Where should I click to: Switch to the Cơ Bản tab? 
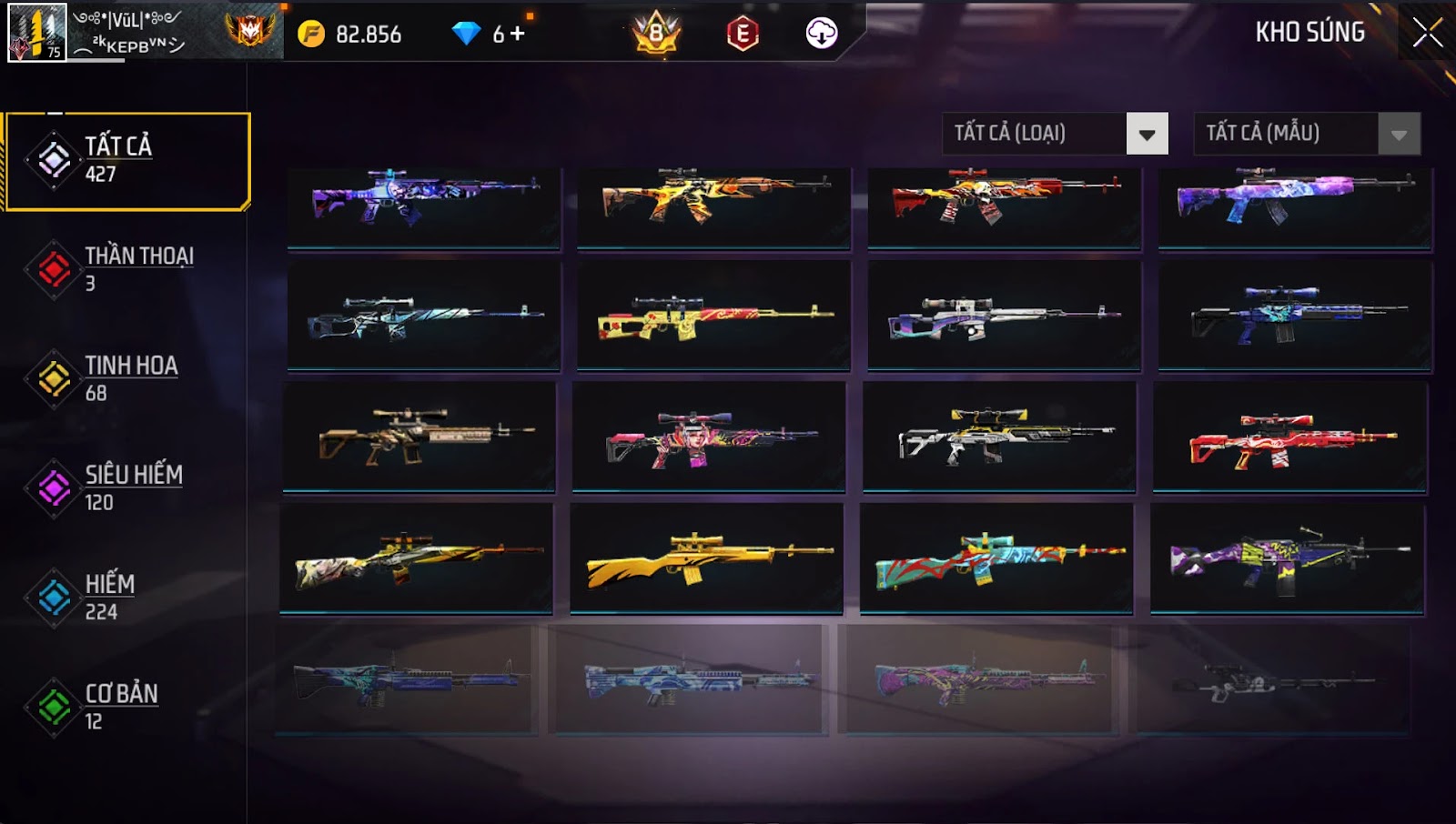pos(127,706)
